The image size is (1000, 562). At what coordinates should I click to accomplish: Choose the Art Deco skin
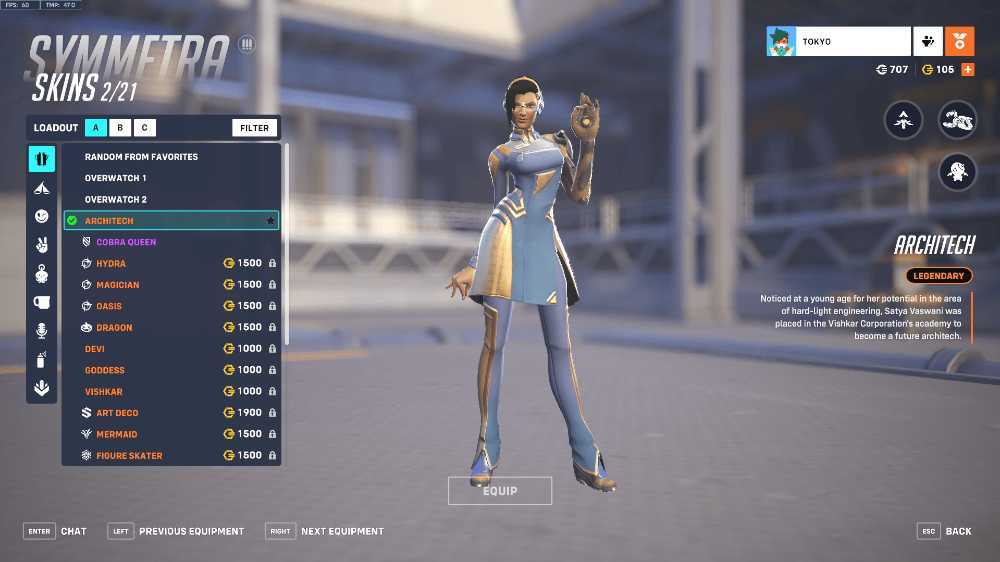pyautogui.click(x=117, y=413)
